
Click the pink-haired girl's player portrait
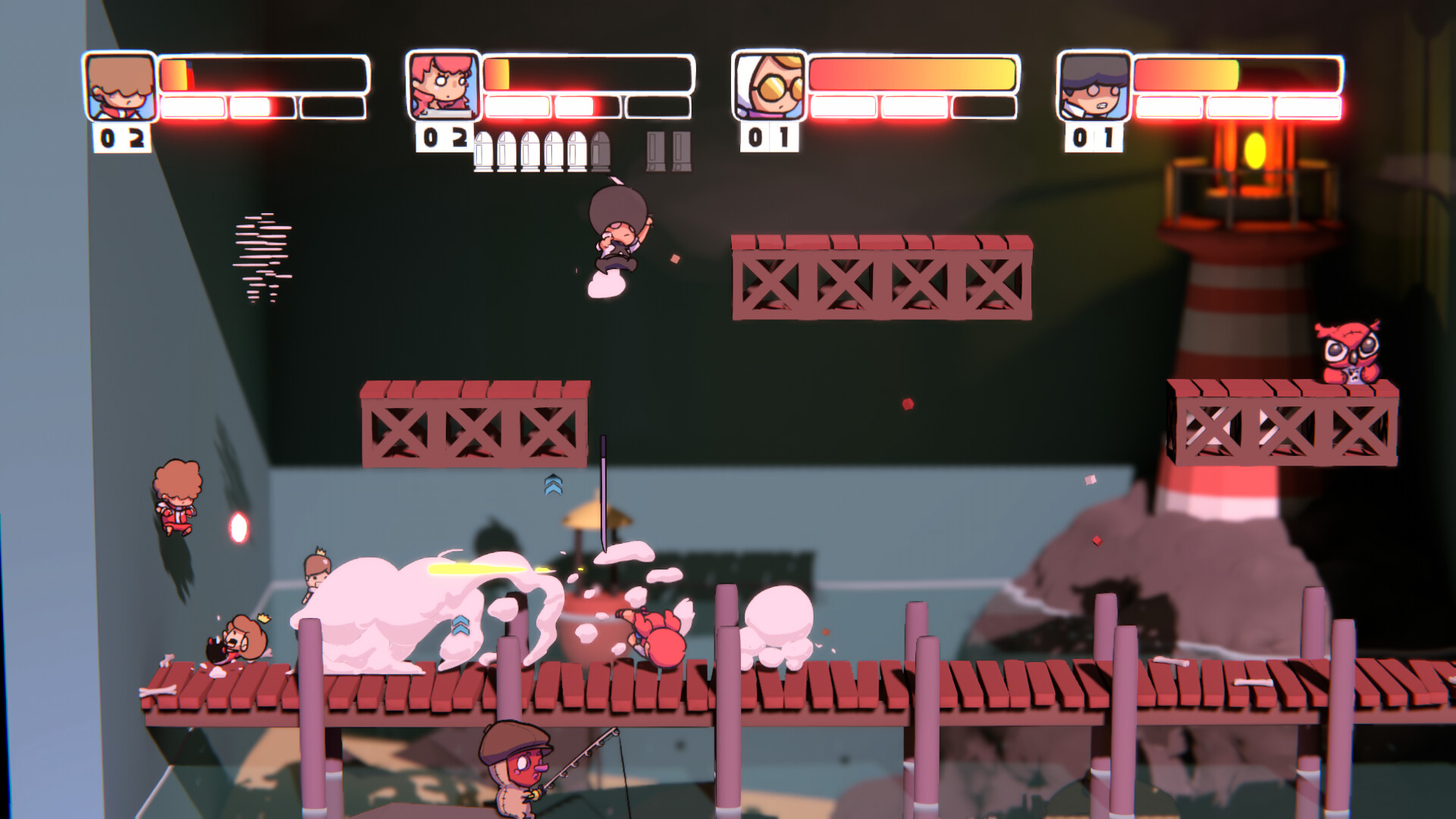(444, 85)
